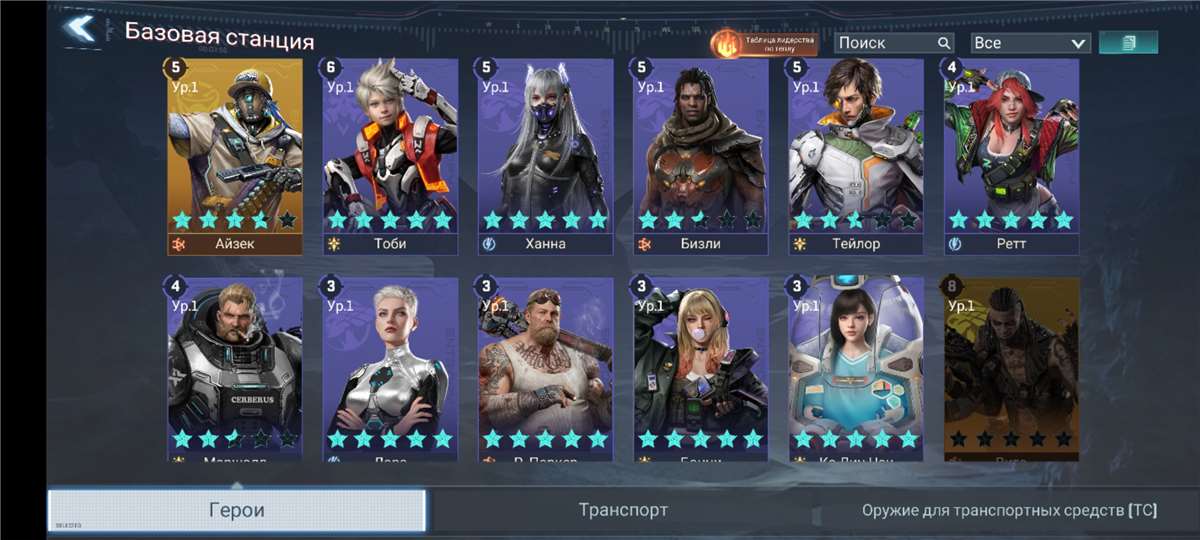Viewport: 1200px width, 540px height.
Task: Choose the silver-suited short-haired woman card
Action: [x=390, y=368]
